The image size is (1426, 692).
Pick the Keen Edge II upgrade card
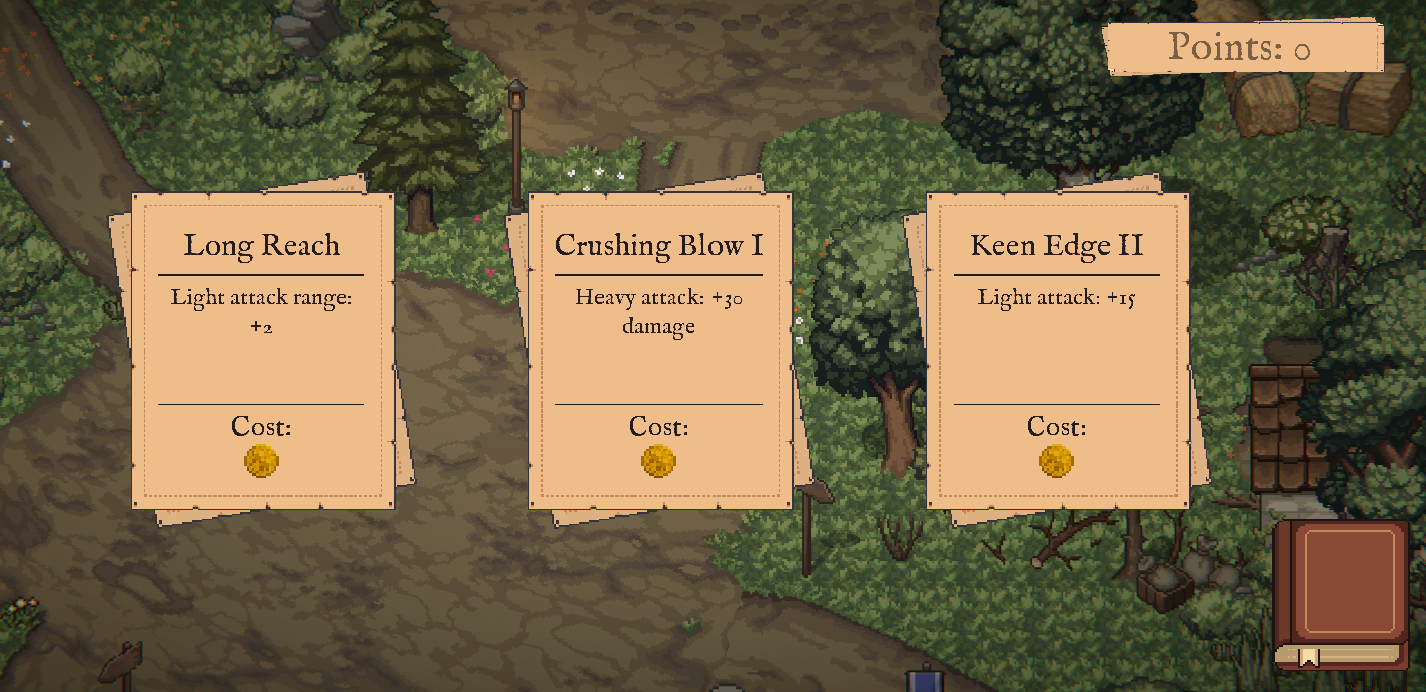1057,350
